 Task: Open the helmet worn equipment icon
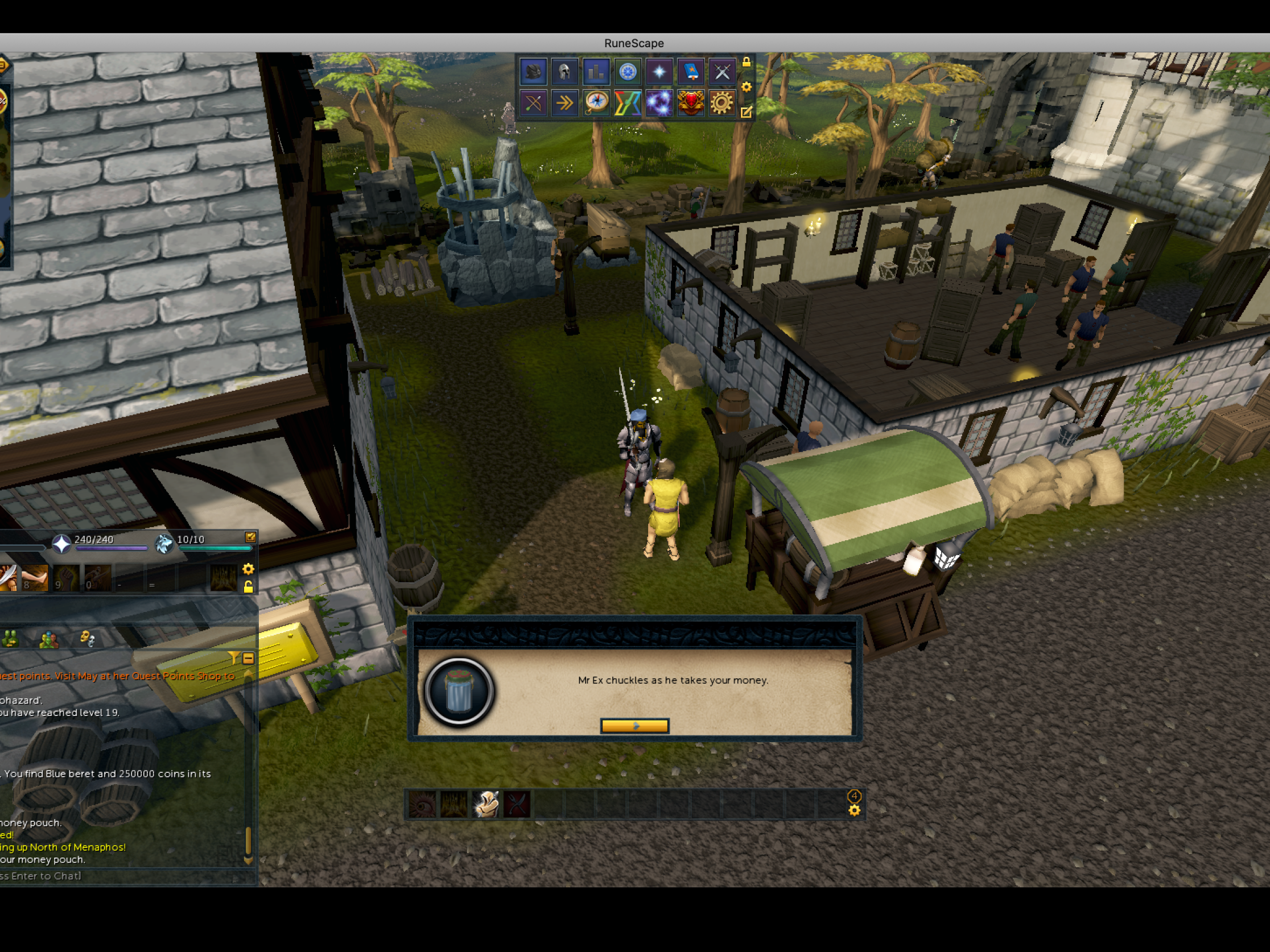click(564, 72)
